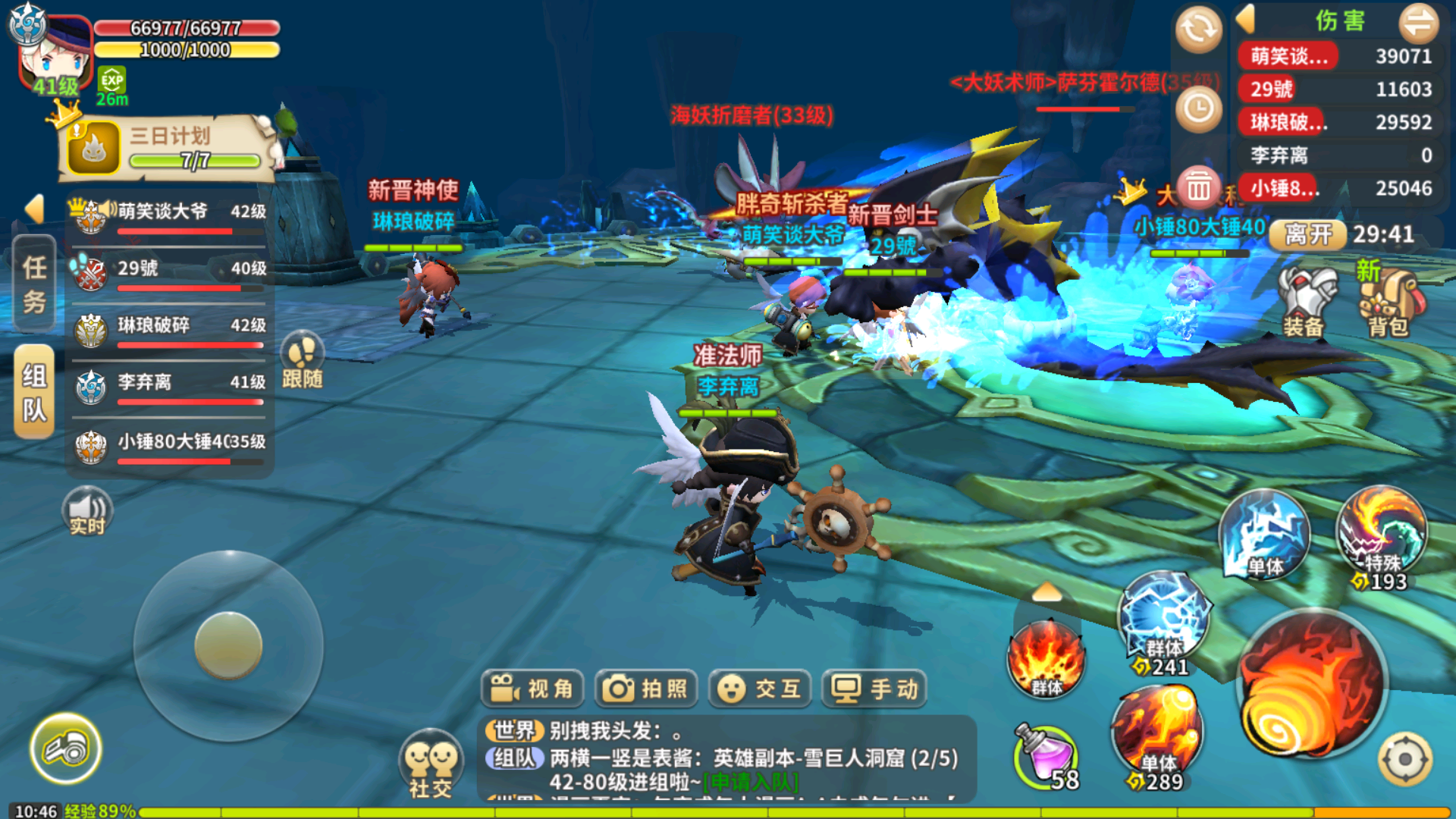1456x819 pixels.
Task: Change camera with 视角 button
Action: (532, 689)
